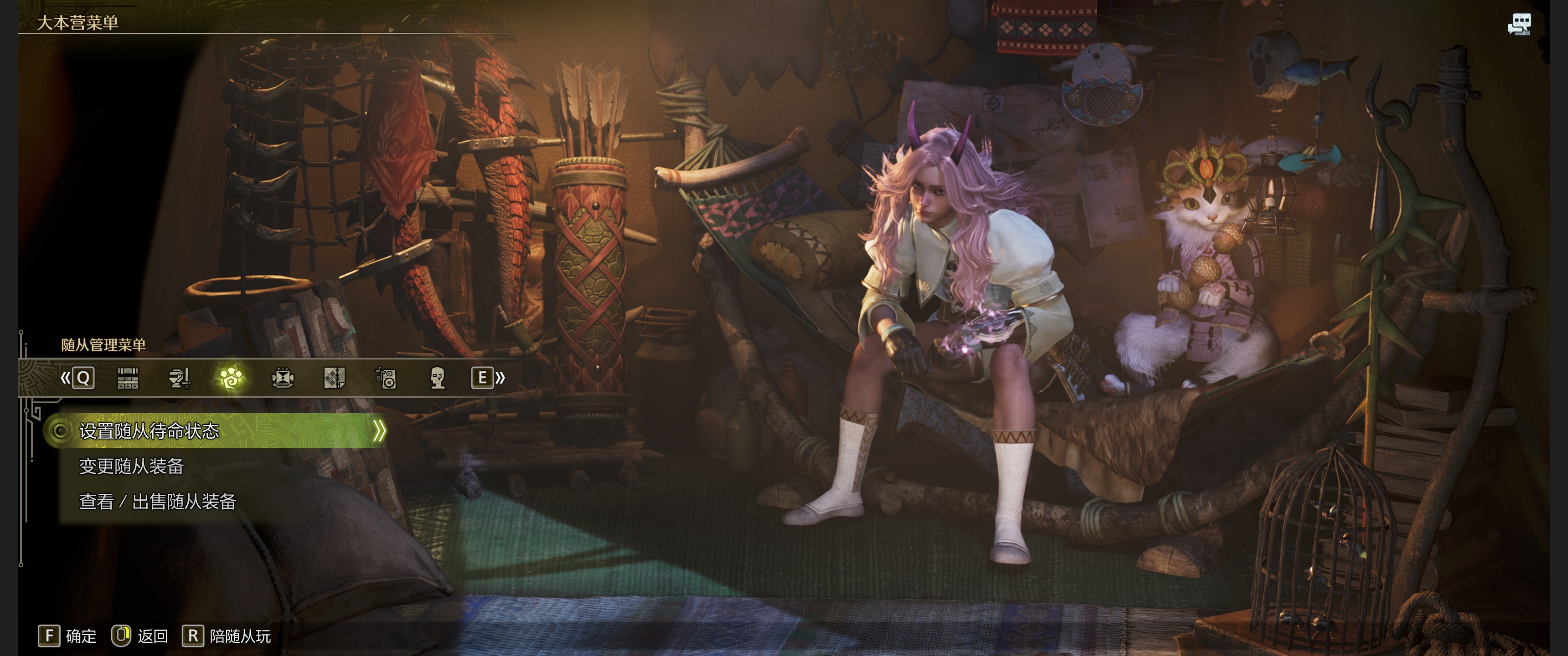This screenshot has width=1568, height=656.
Task: Open the head profile appearance tab
Action: 437,378
